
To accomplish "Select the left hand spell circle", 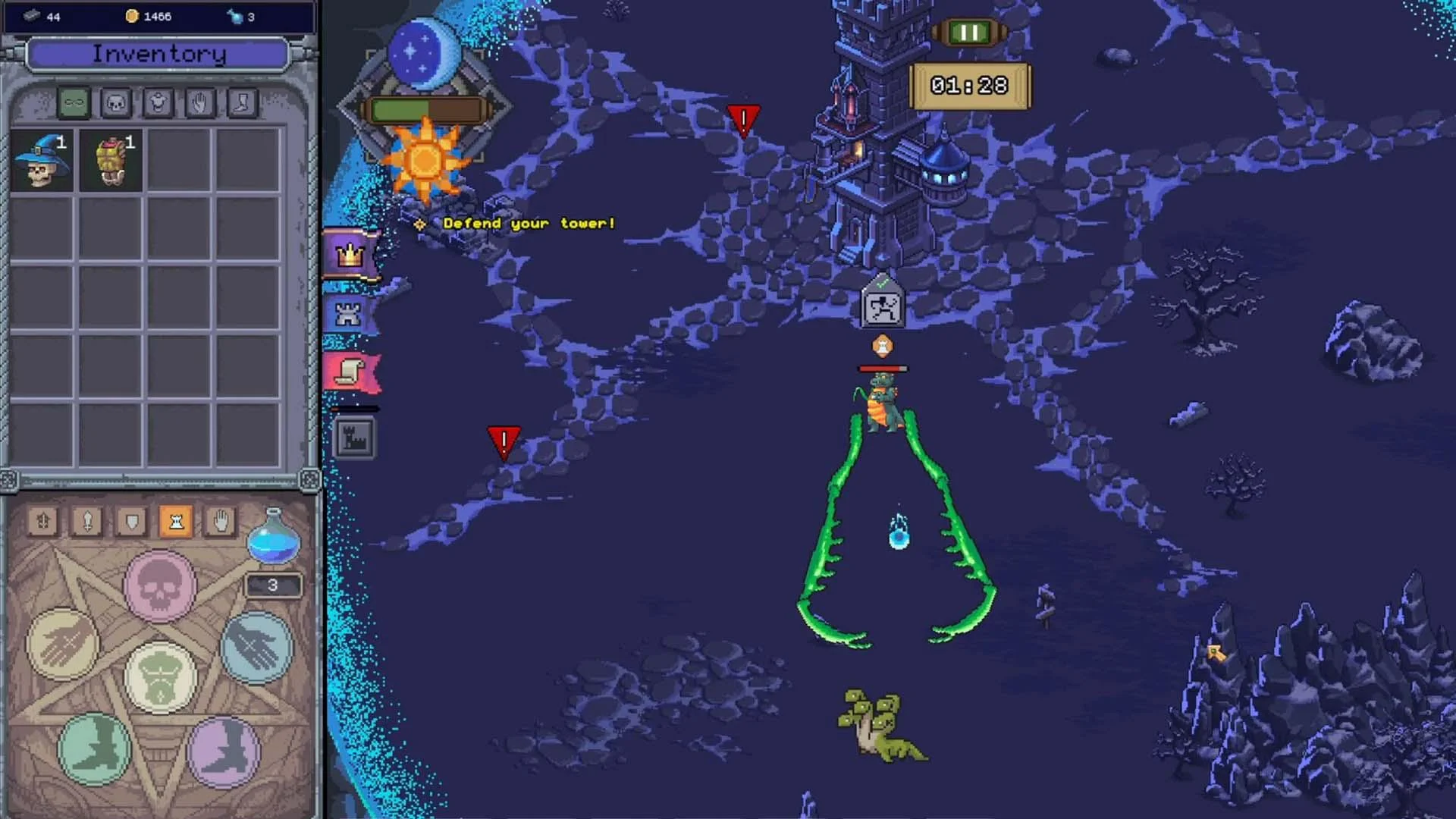I will [61, 643].
